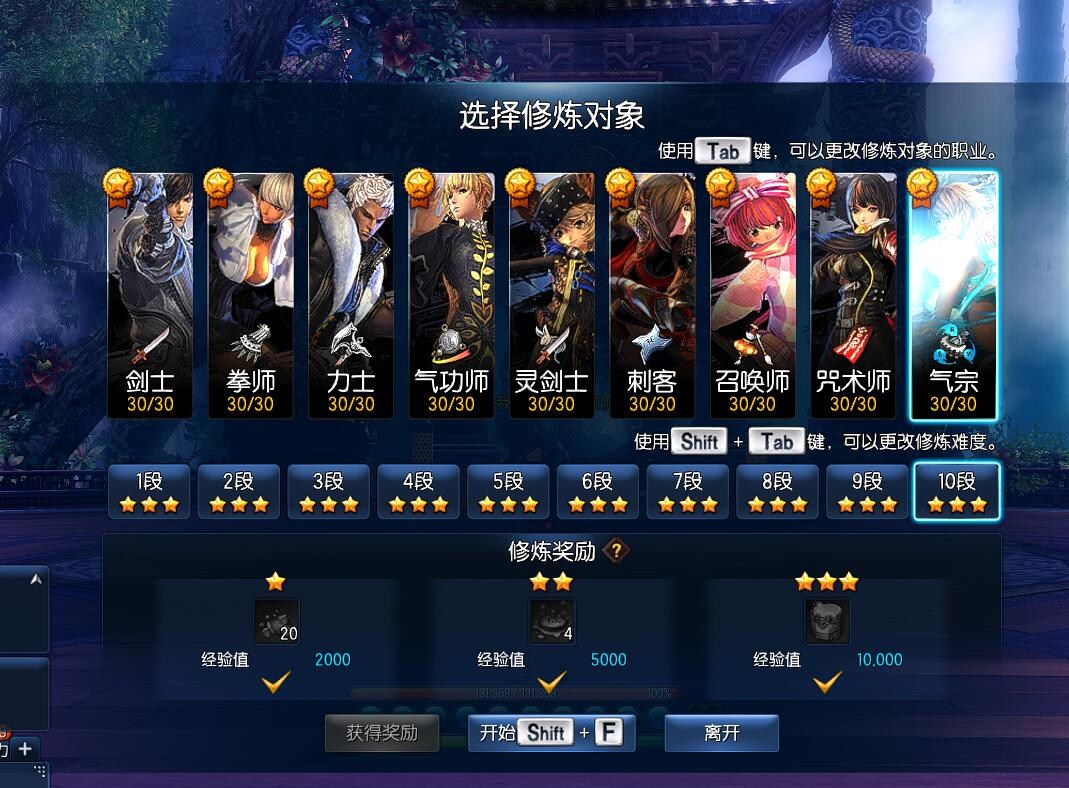Select the 气功师 class card
This screenshot has height=788, width=1069.
click(x=451, y=295)
